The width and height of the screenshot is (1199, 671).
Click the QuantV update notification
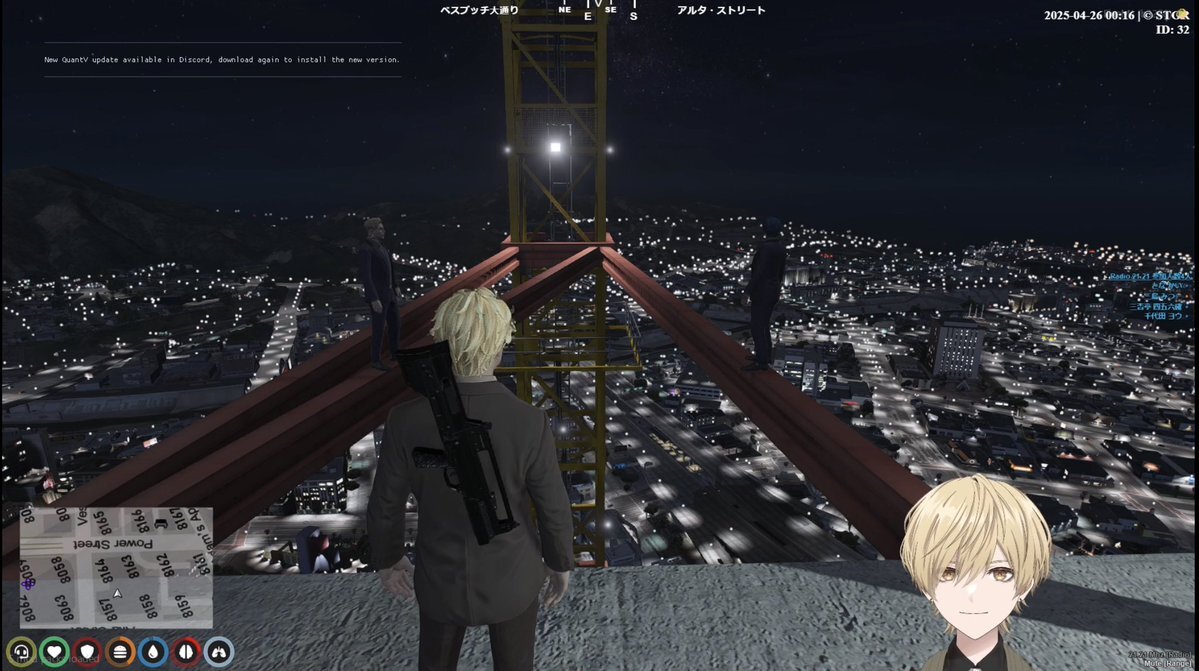coord(222,60)
